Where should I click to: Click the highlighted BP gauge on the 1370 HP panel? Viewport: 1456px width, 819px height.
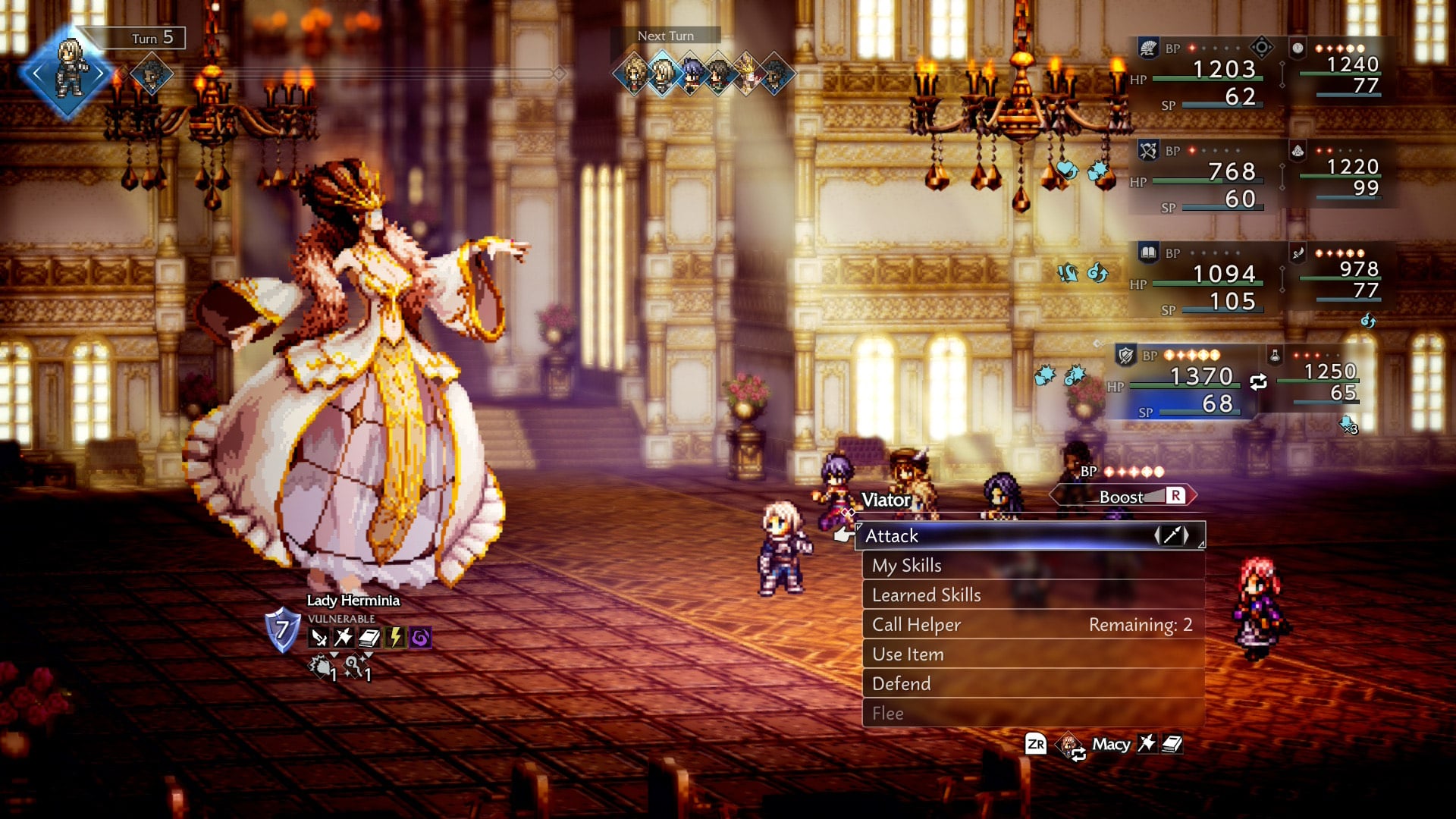(1191, 355)
